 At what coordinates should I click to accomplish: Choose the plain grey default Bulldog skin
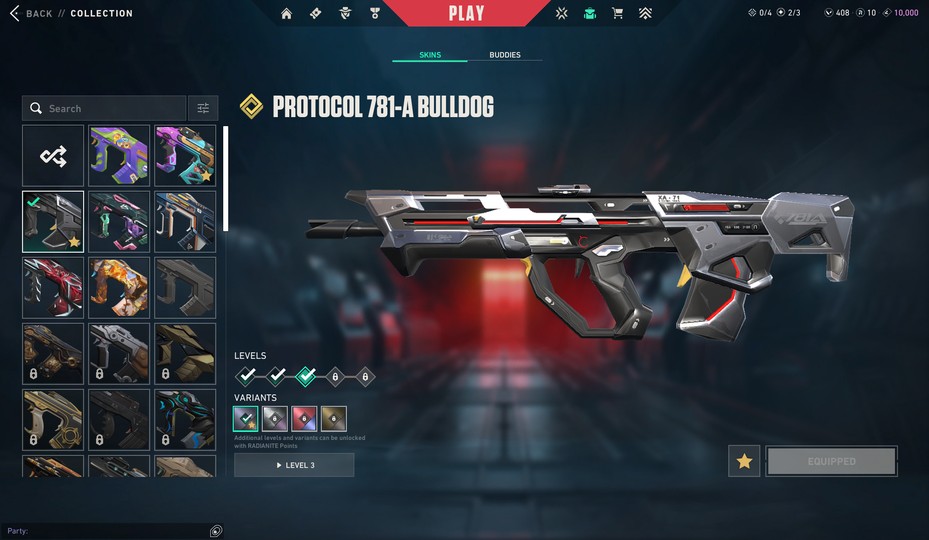pos(185,288)
